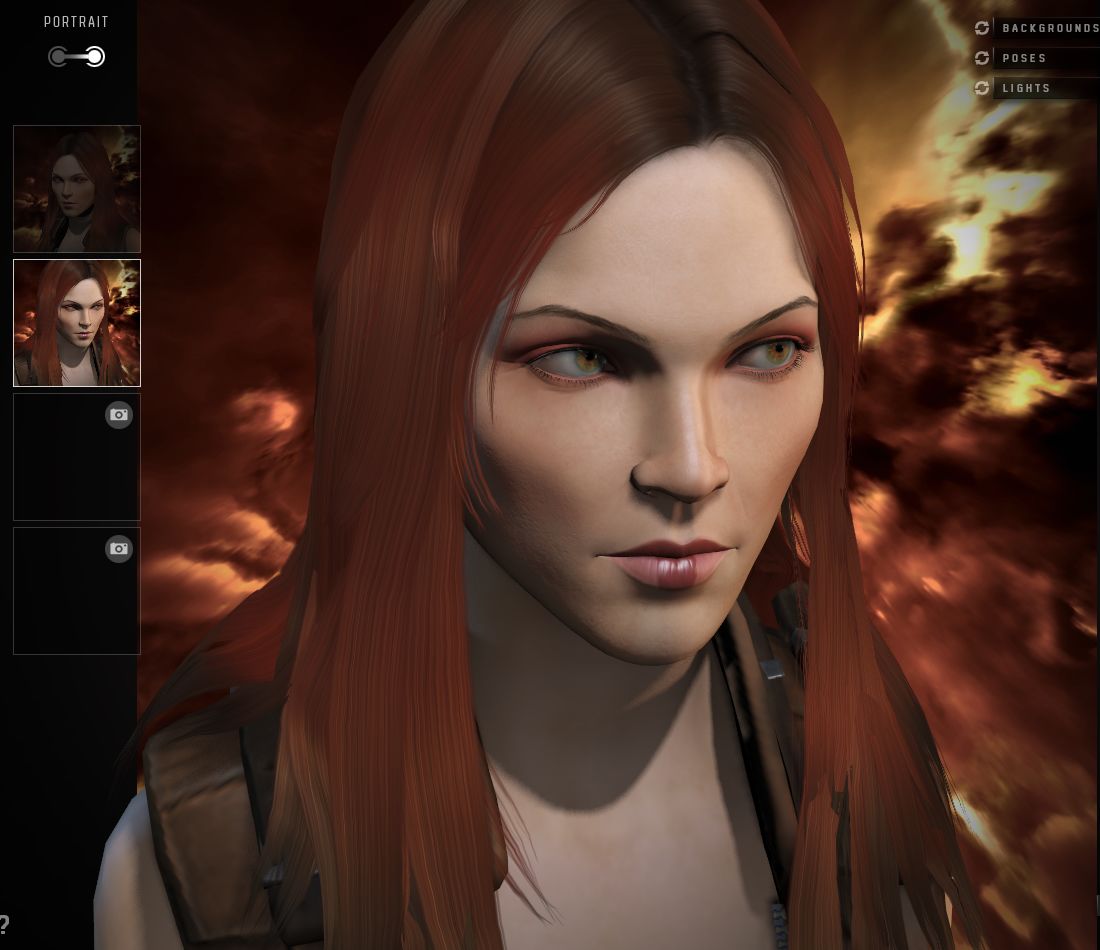
Task: Toggle the Portrait mode switch
Action: (x=77, y=57)
